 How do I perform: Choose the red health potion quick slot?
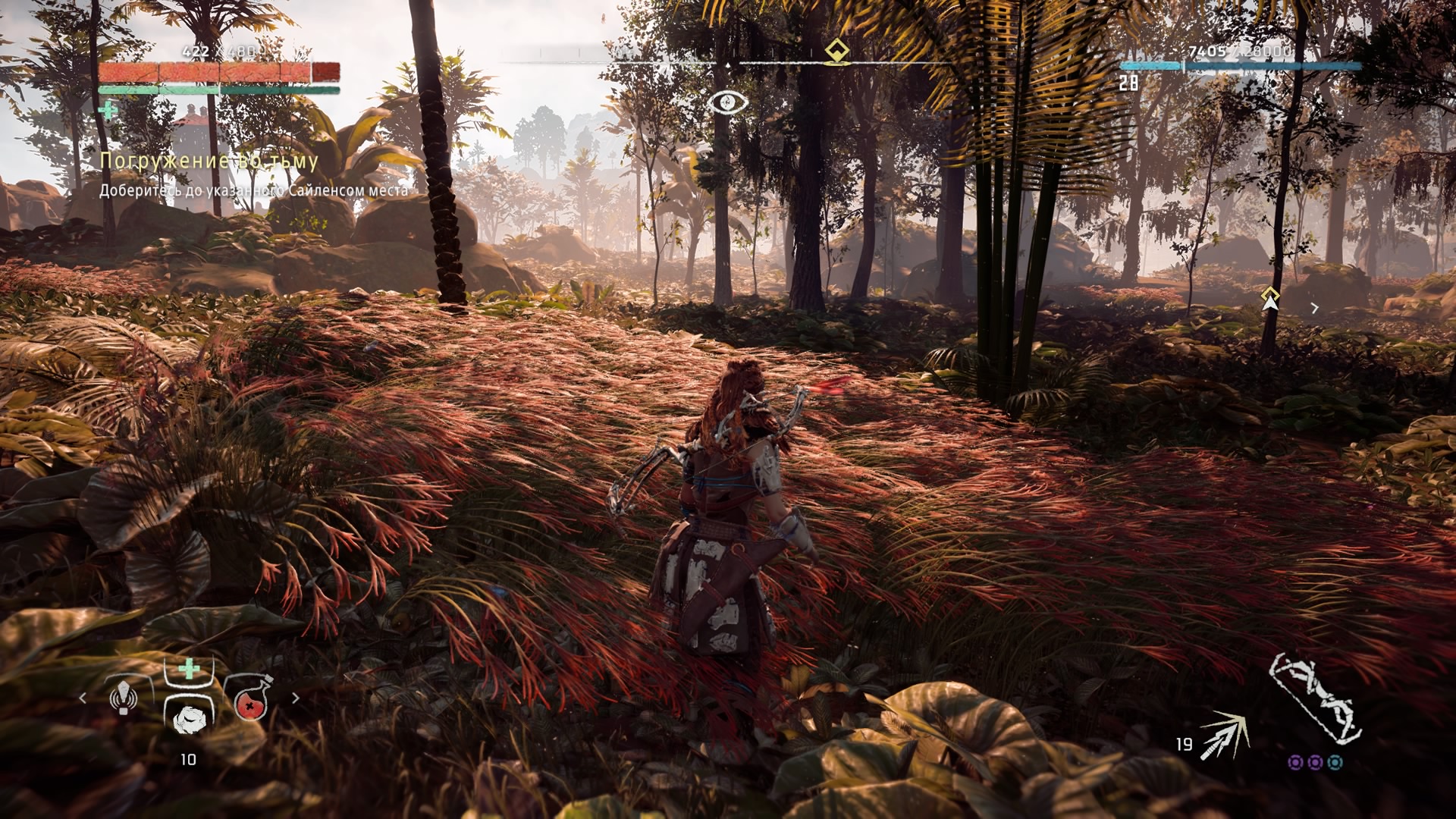(249, 700)
